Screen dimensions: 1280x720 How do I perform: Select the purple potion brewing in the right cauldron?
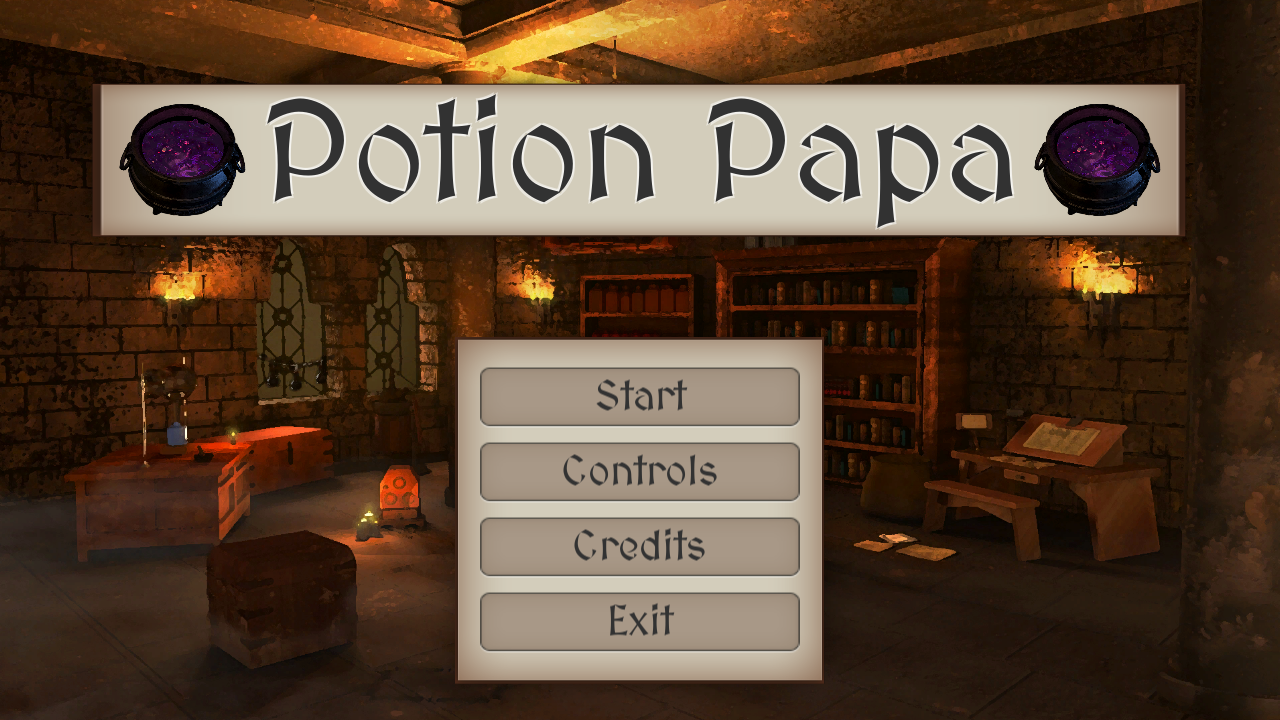click(x=1100, y=150)
